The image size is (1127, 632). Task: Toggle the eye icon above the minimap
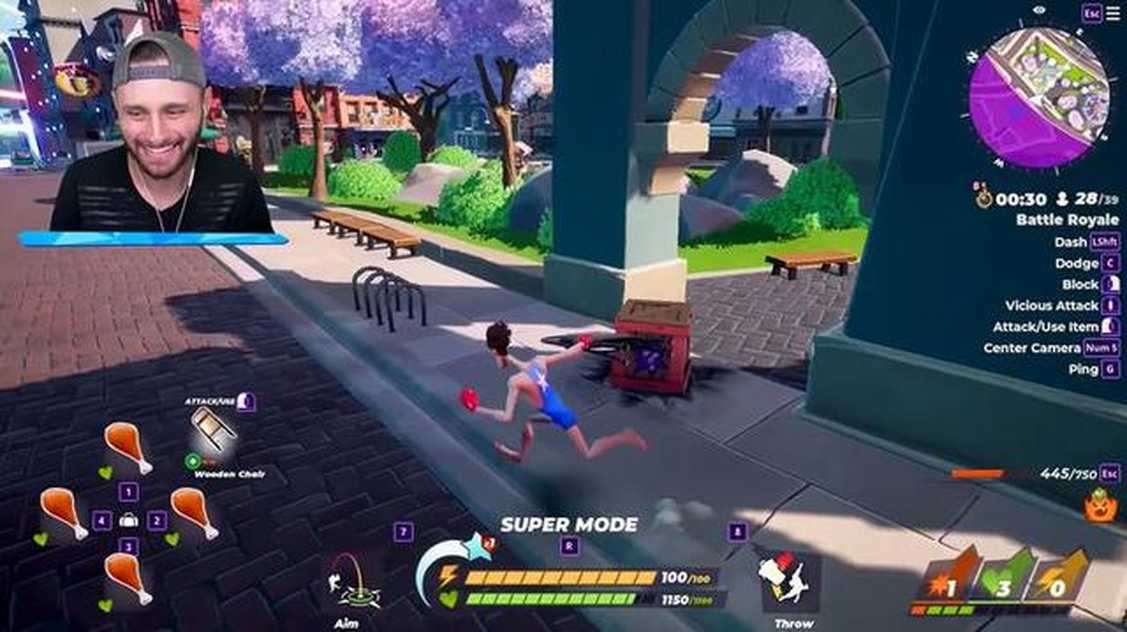point(1040,10)
